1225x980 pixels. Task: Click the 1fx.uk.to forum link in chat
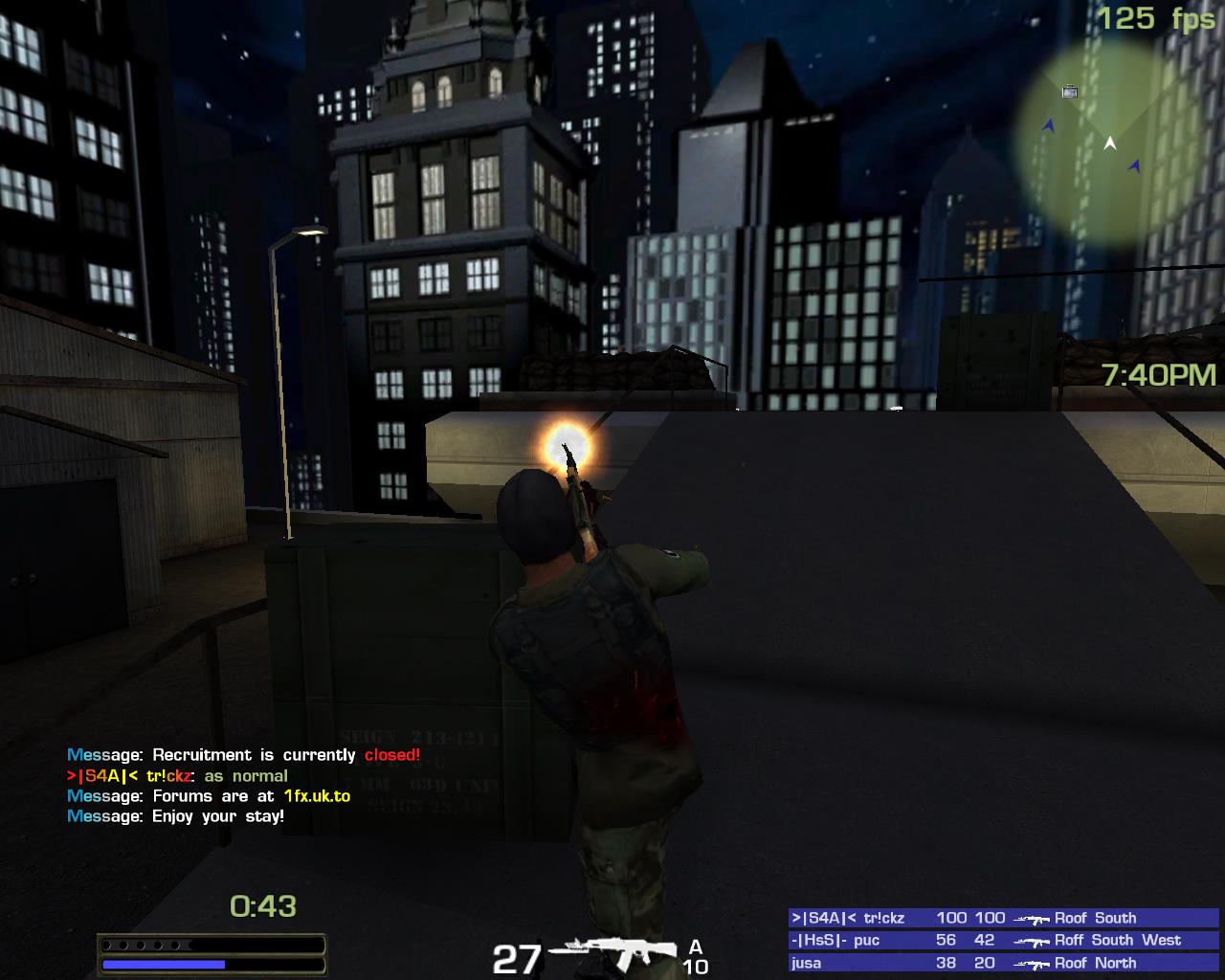(317, 796)
